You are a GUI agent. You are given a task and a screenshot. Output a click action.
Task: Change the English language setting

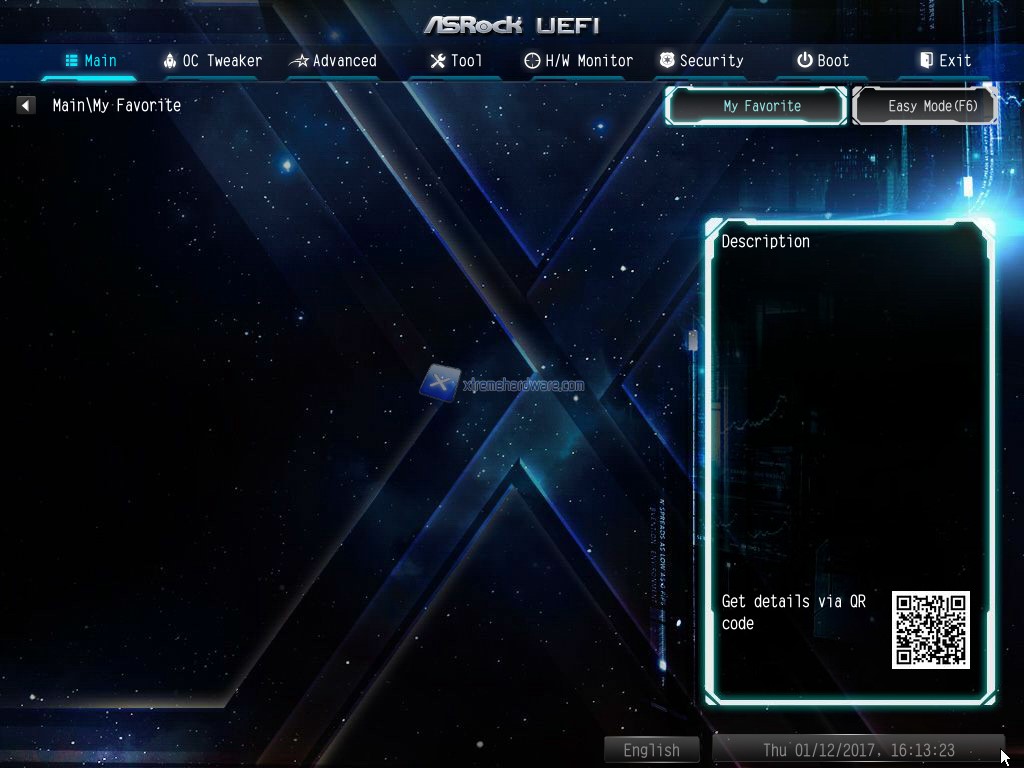pos(651,750)
